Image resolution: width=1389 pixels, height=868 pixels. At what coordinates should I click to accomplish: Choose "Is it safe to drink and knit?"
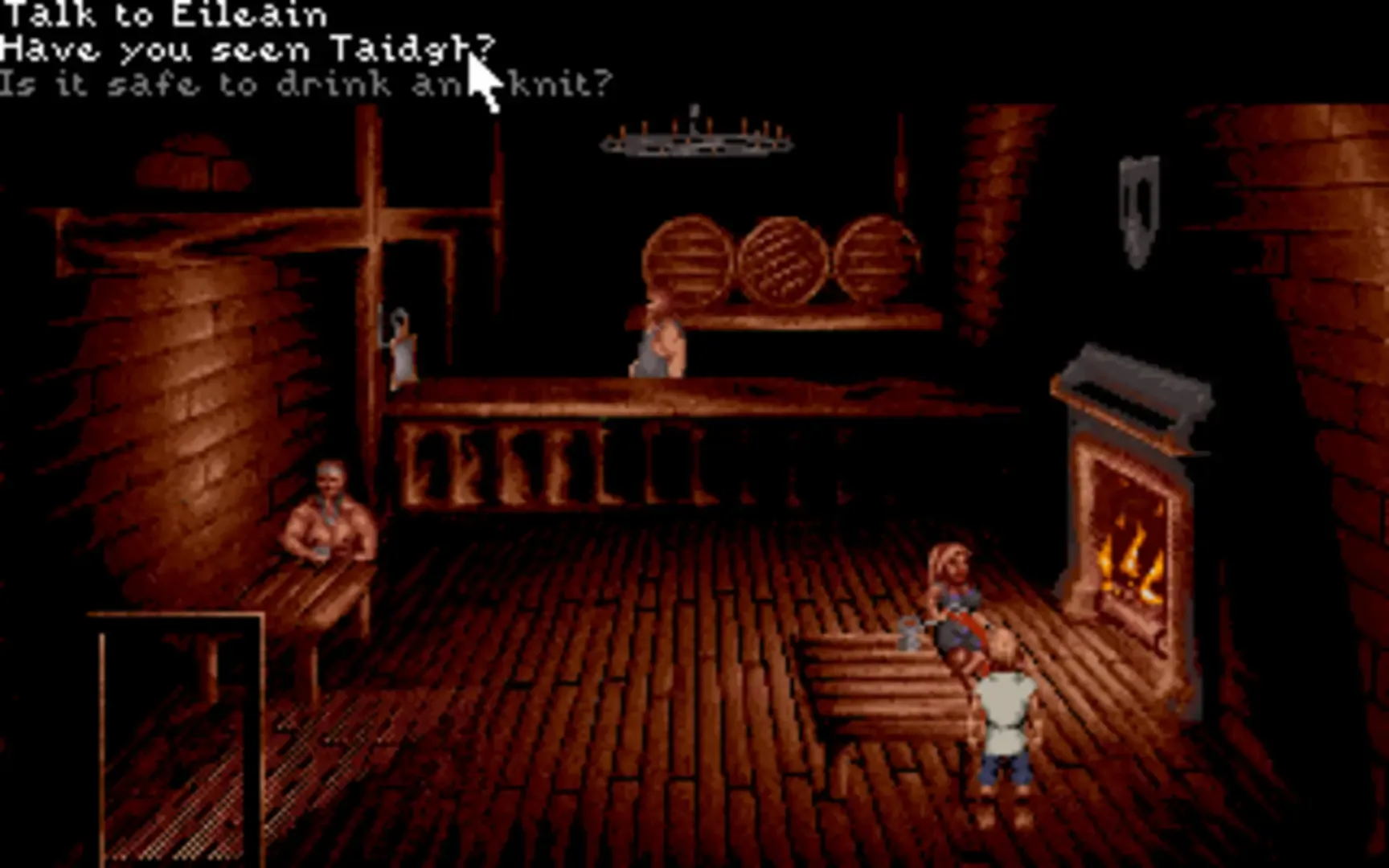pyautogui.click(x=305, y=80)
